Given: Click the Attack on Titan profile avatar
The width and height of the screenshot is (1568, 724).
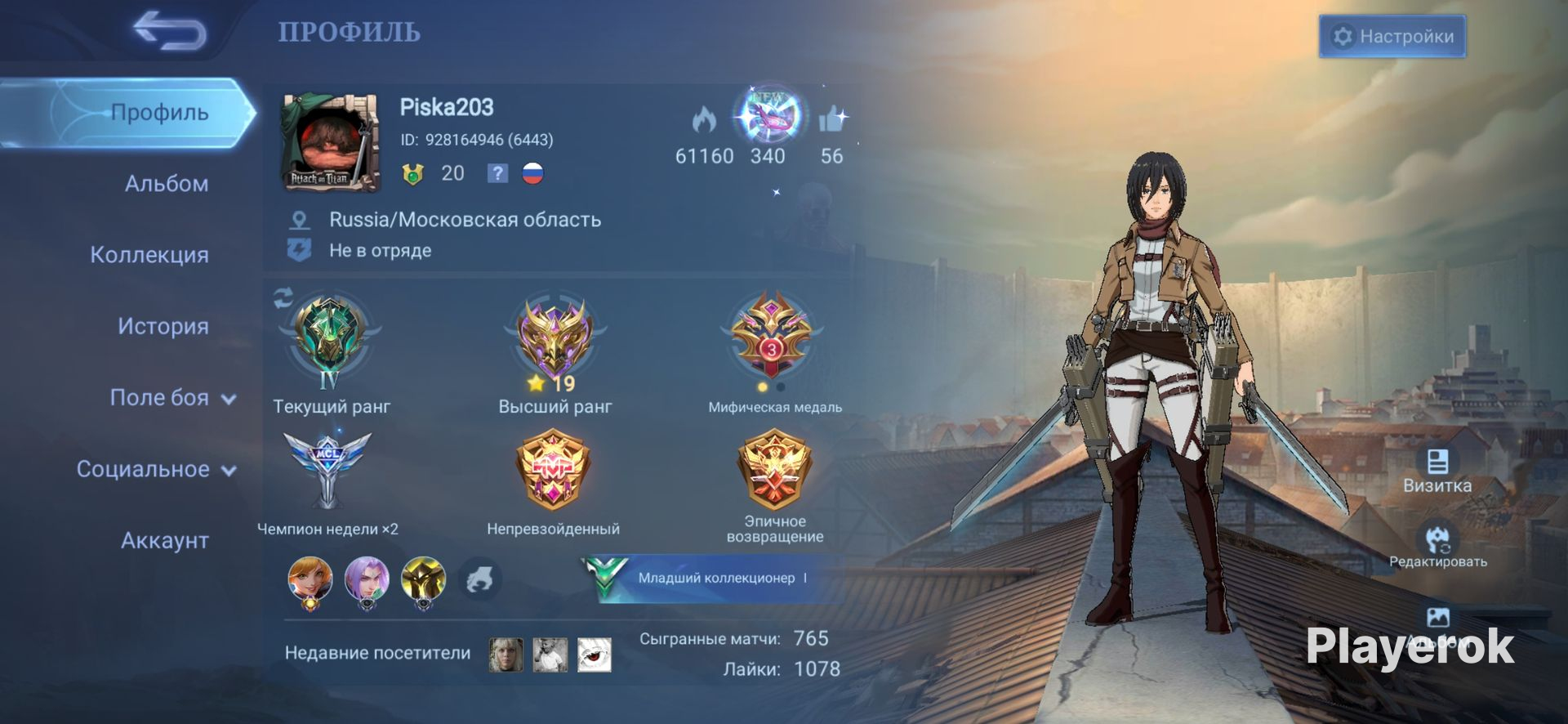Looking at the screenshot, I should 330,142.
